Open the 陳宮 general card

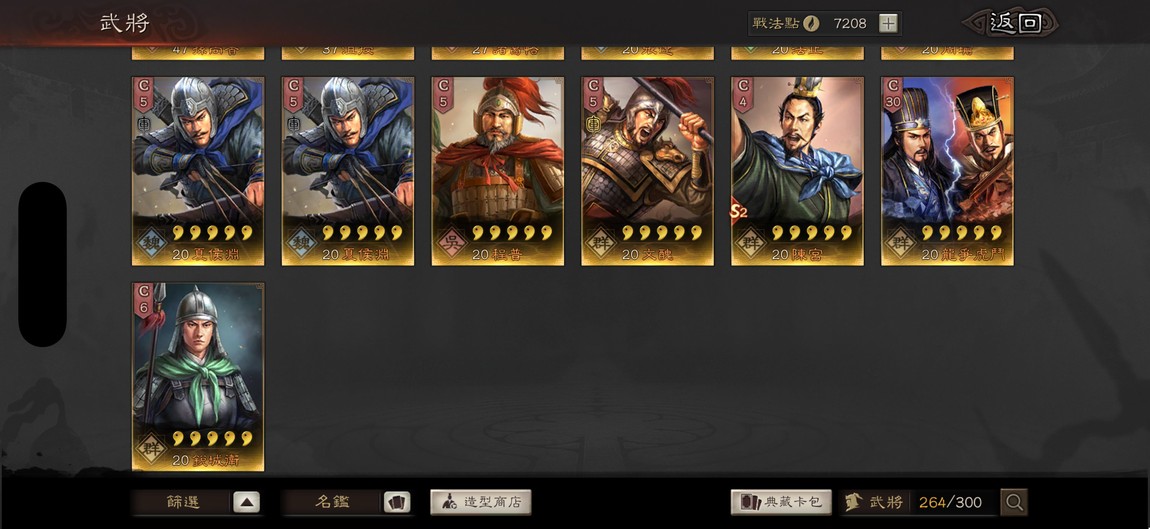797,170
